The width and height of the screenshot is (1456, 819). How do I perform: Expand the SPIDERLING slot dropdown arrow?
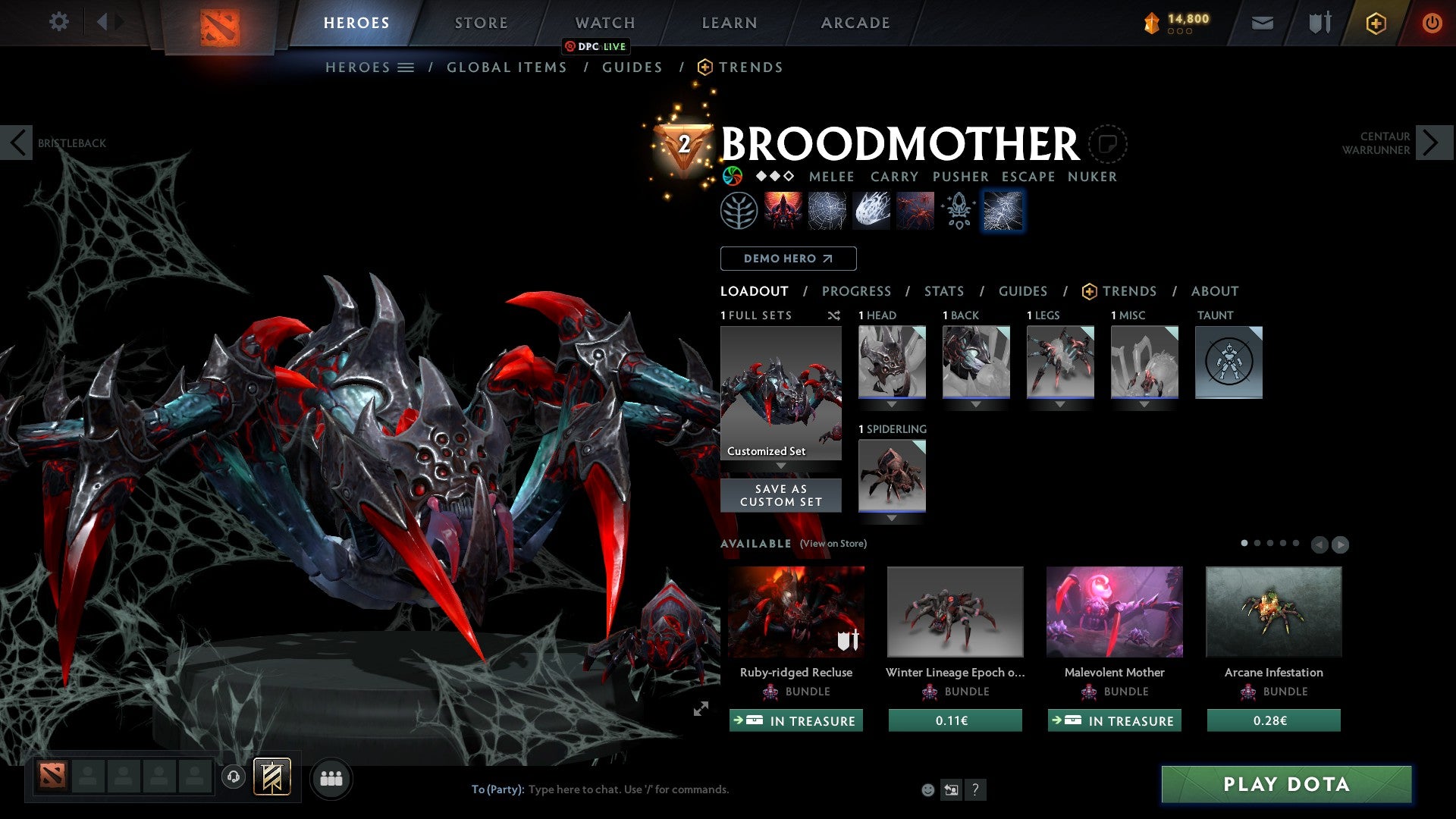(x=891, y=517)
